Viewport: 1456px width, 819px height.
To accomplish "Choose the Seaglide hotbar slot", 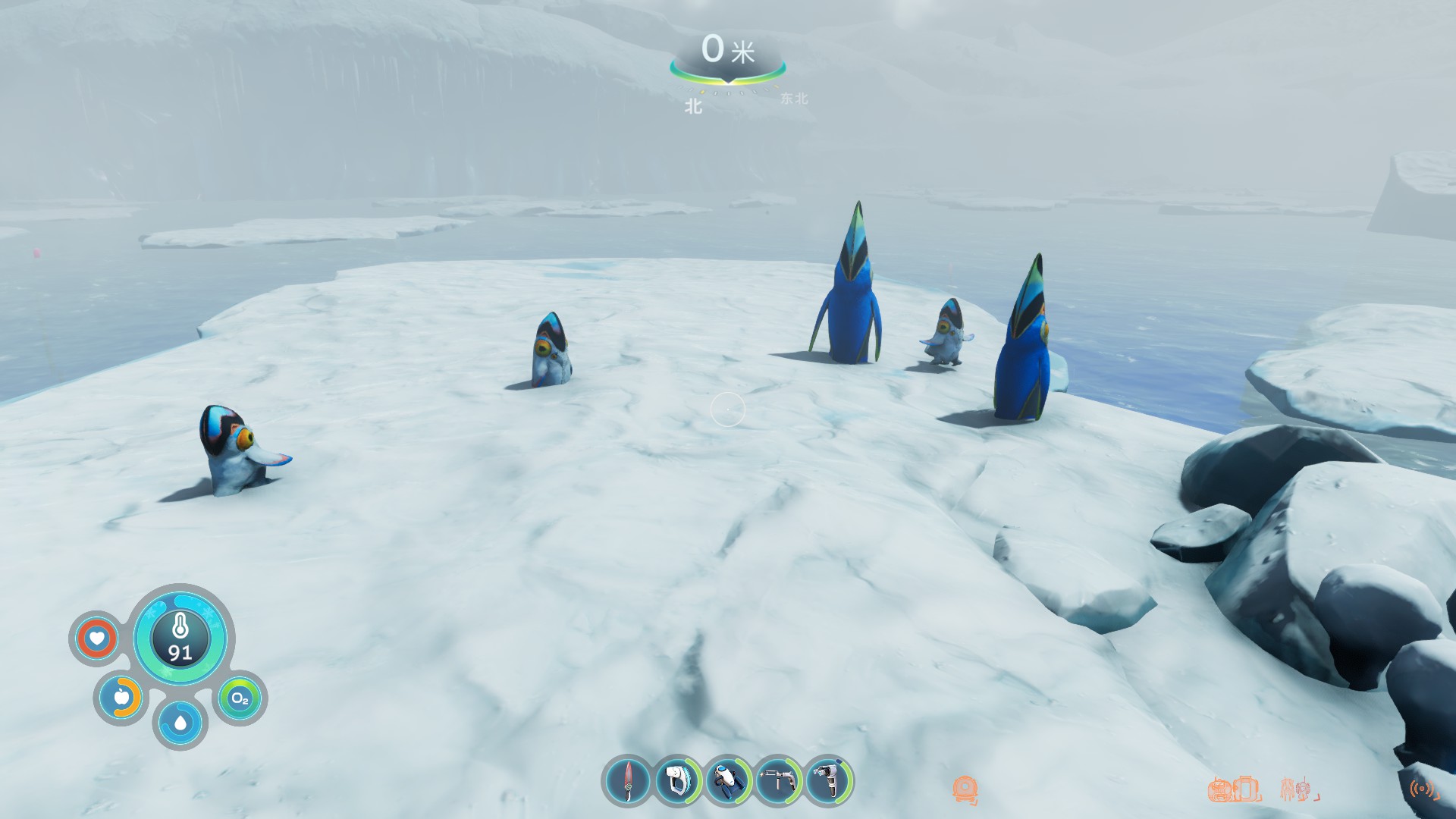I will [728, 781].
